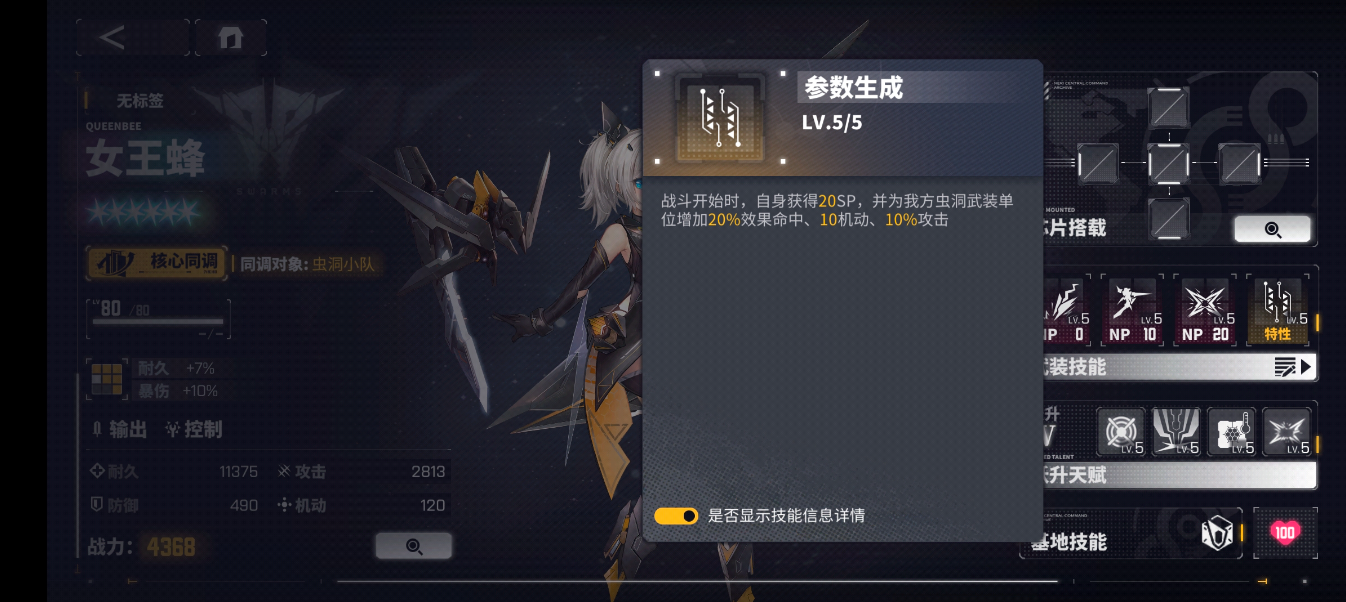
Task: Open the 核心同调 core sync button
Action: 157,263
